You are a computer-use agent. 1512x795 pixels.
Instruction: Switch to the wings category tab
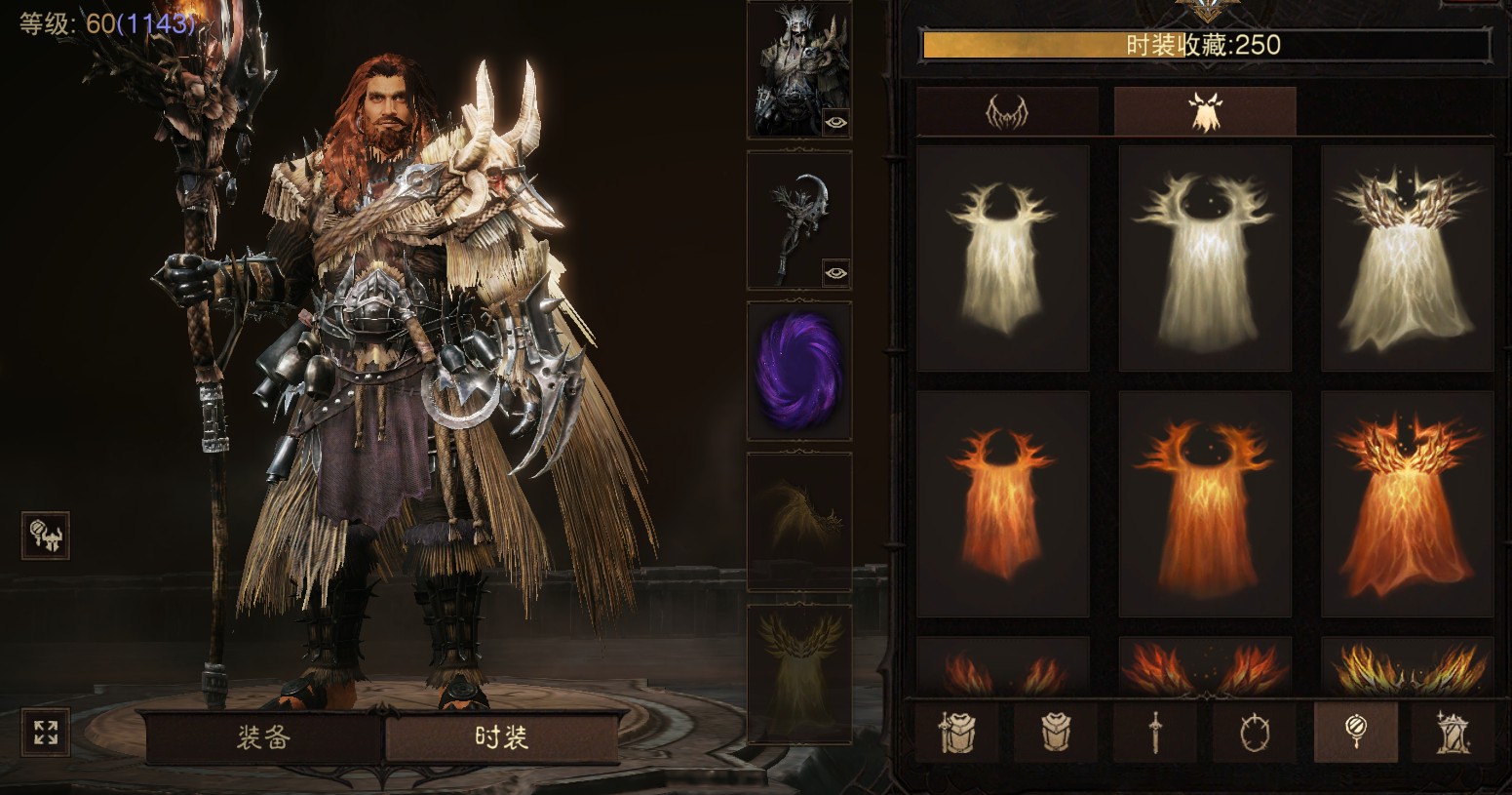pos(1007,112)
